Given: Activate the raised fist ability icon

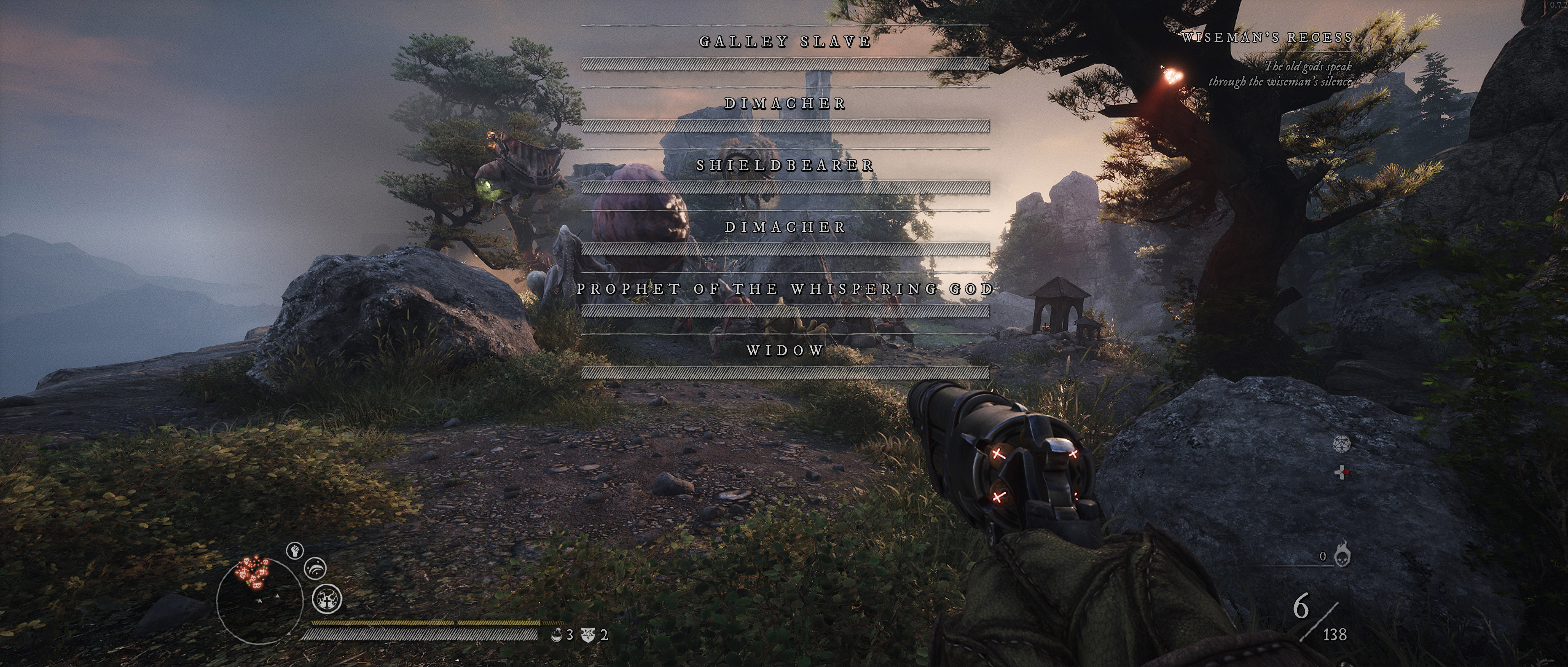Looking at the screenshot, I should (x=295, y=551).
